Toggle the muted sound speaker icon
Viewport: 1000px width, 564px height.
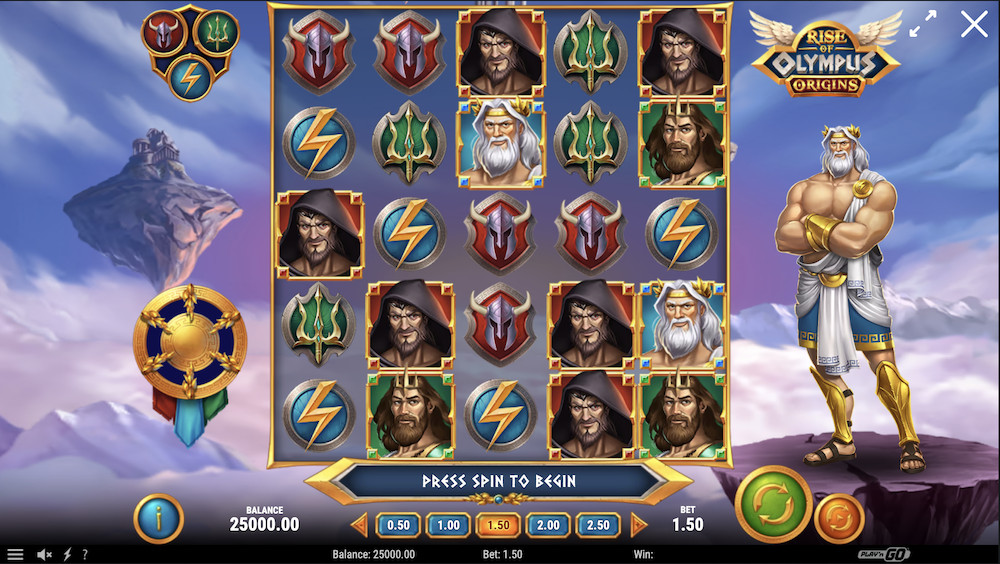point(44,554)
